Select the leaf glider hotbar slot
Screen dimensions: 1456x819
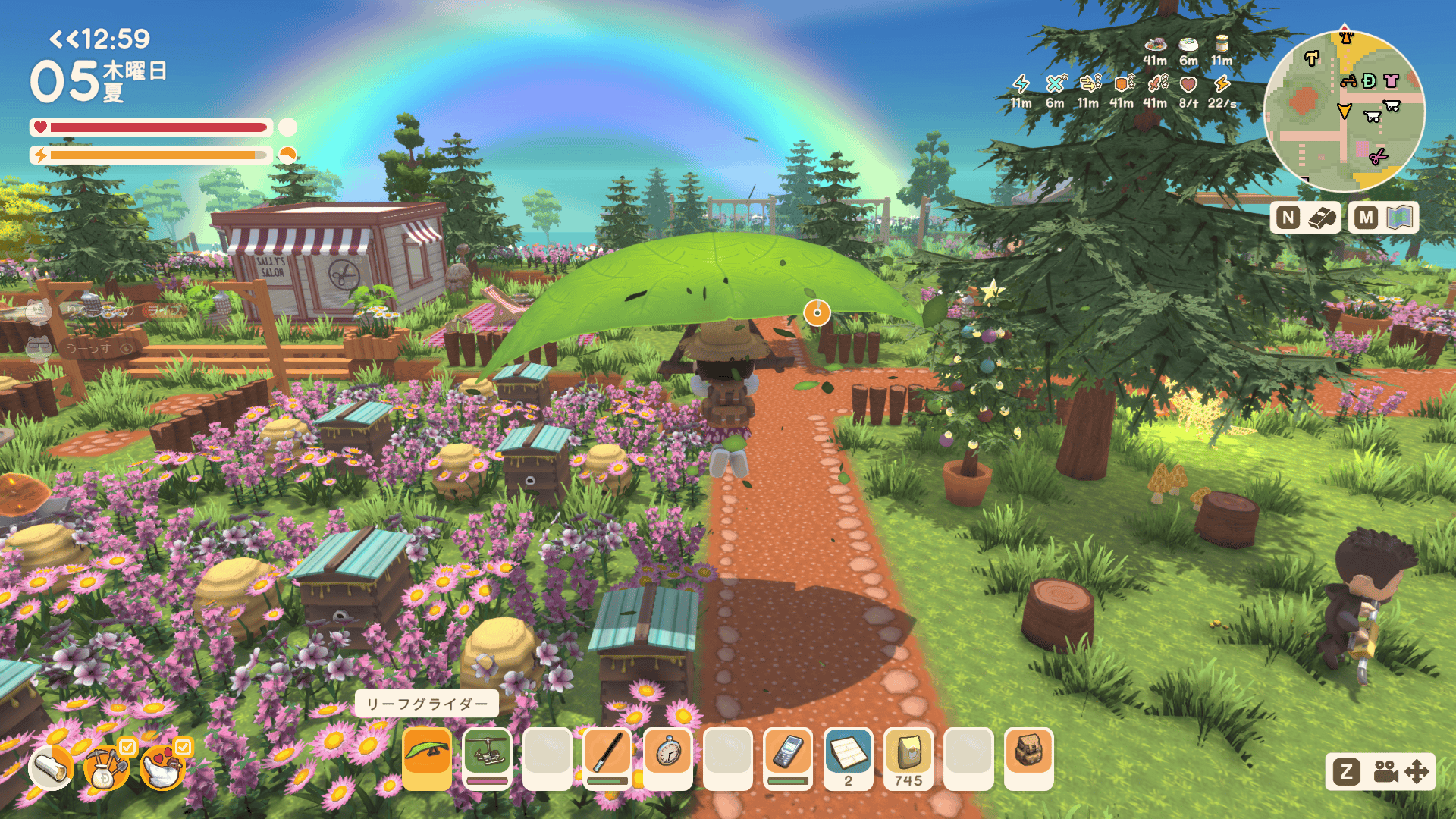tap(427, 758)
